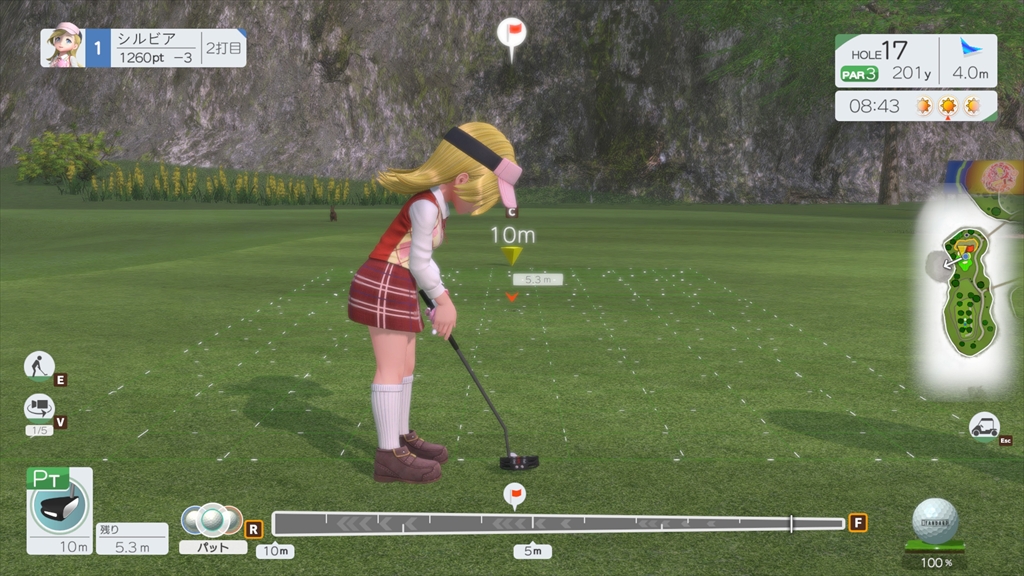Viewport: 1024px width, 576px height.
Task: Open the hole 17 course minimap
Action: [965, 290]
